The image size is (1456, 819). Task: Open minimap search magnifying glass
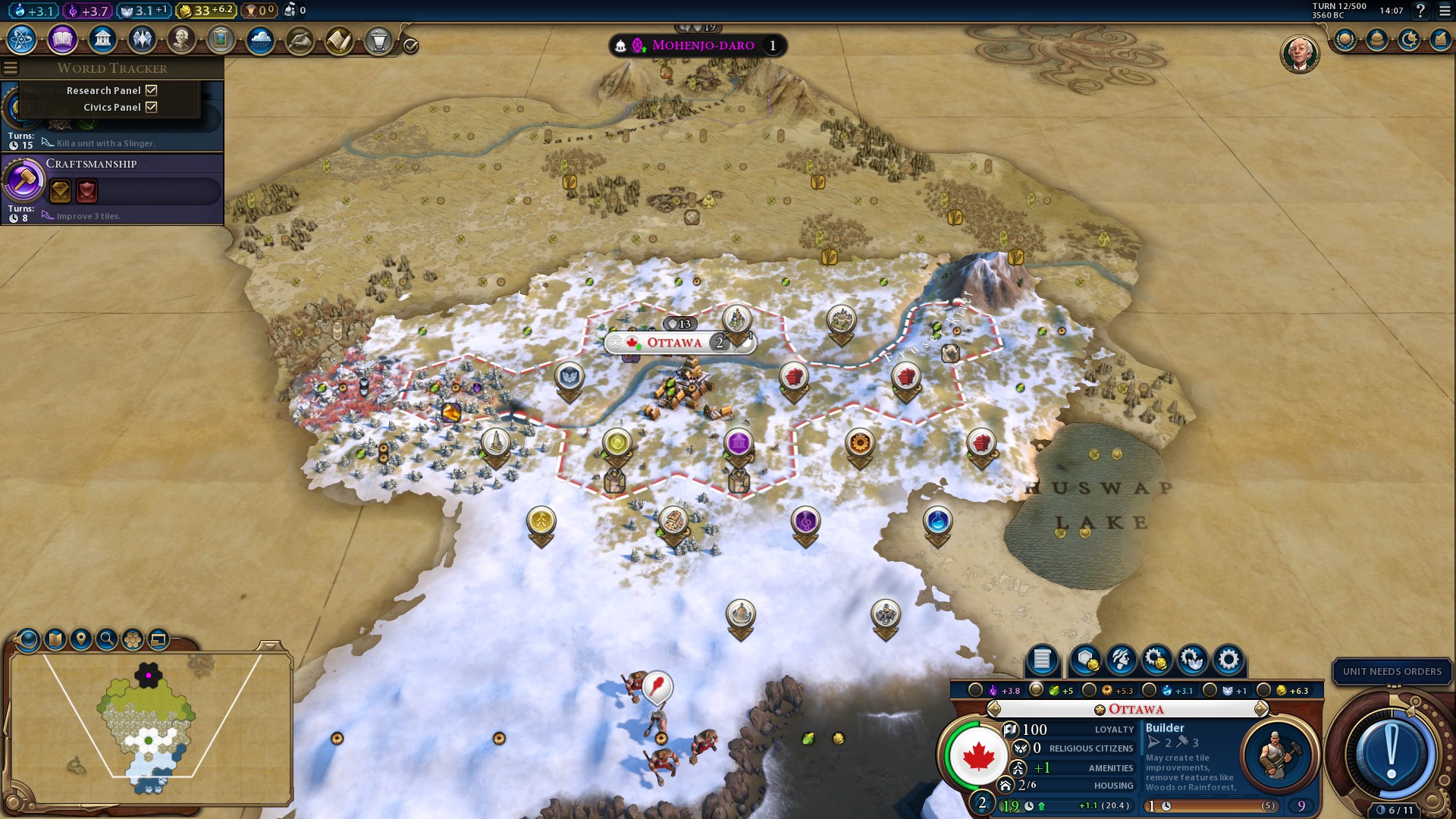[107, 639]
